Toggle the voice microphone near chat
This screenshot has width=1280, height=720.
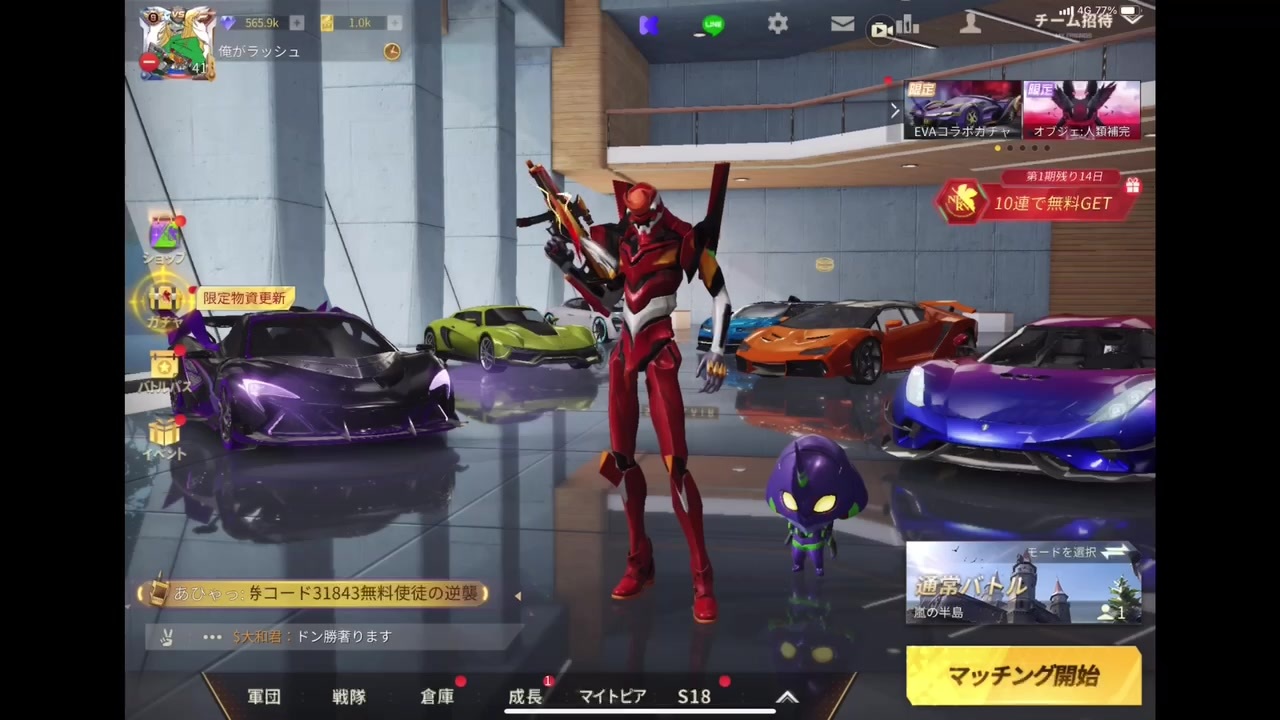(166, 636)
